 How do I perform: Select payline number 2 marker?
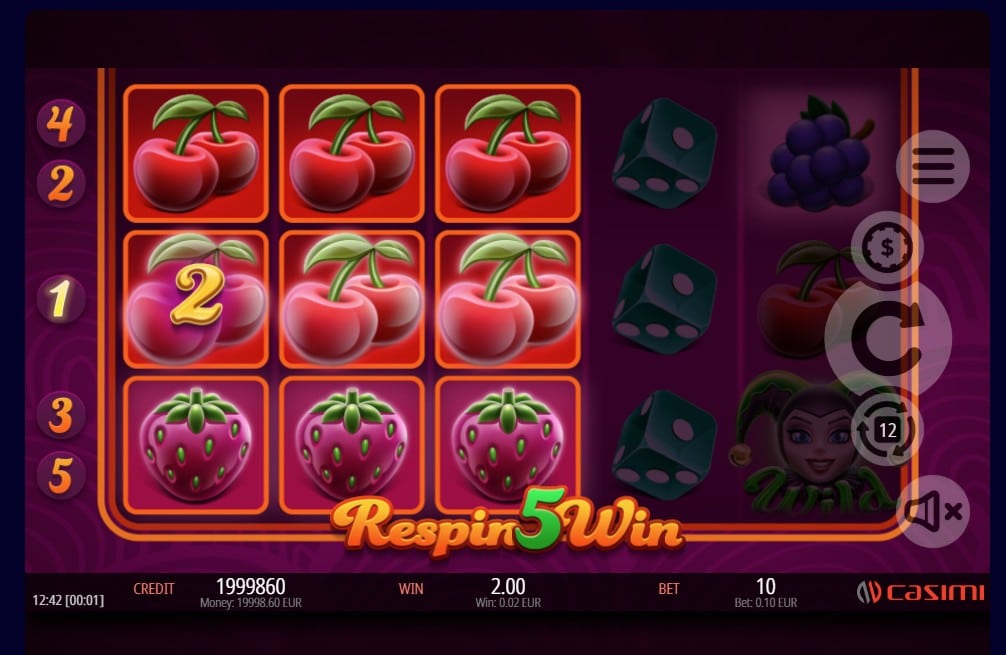(61, 183)
